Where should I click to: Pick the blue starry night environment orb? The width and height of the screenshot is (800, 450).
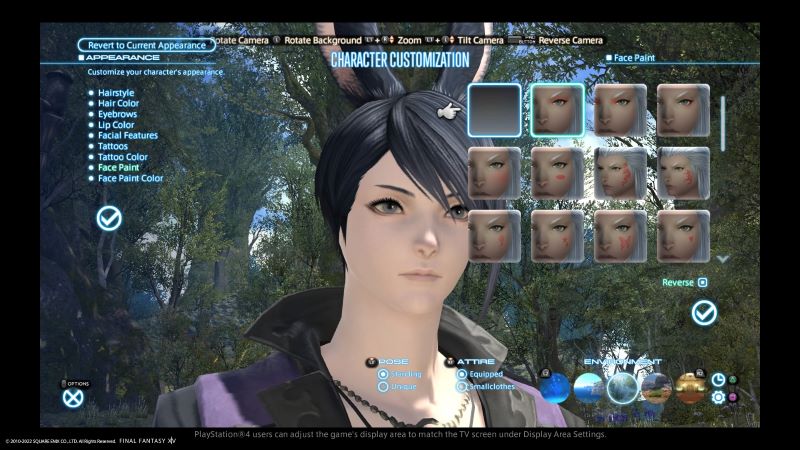(553, 387)
